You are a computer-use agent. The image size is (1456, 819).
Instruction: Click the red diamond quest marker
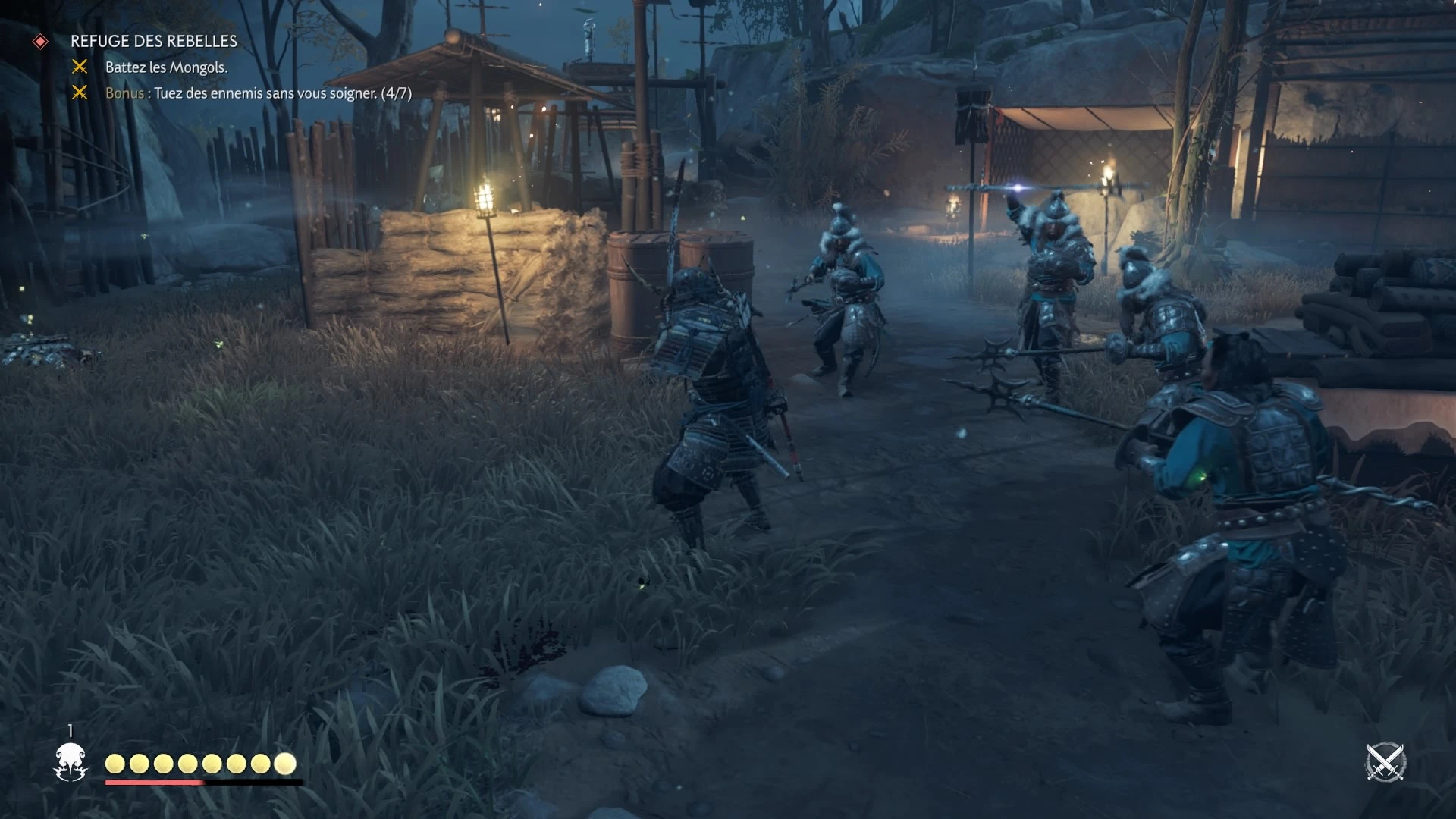pos(41,42)
